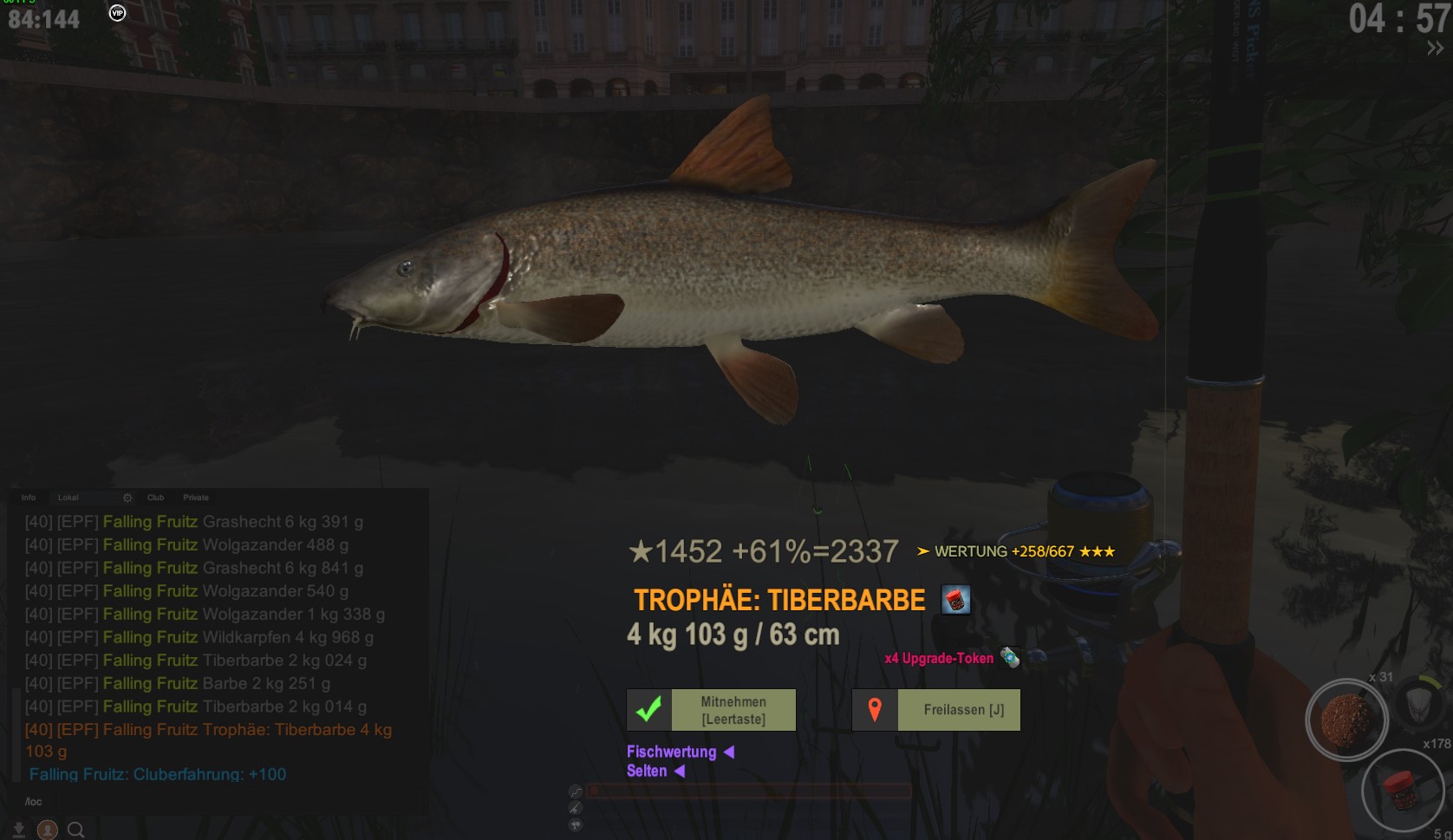
Task: Switch to the Club chat tab
Action: pyautogui.click(x=156, y=498)
